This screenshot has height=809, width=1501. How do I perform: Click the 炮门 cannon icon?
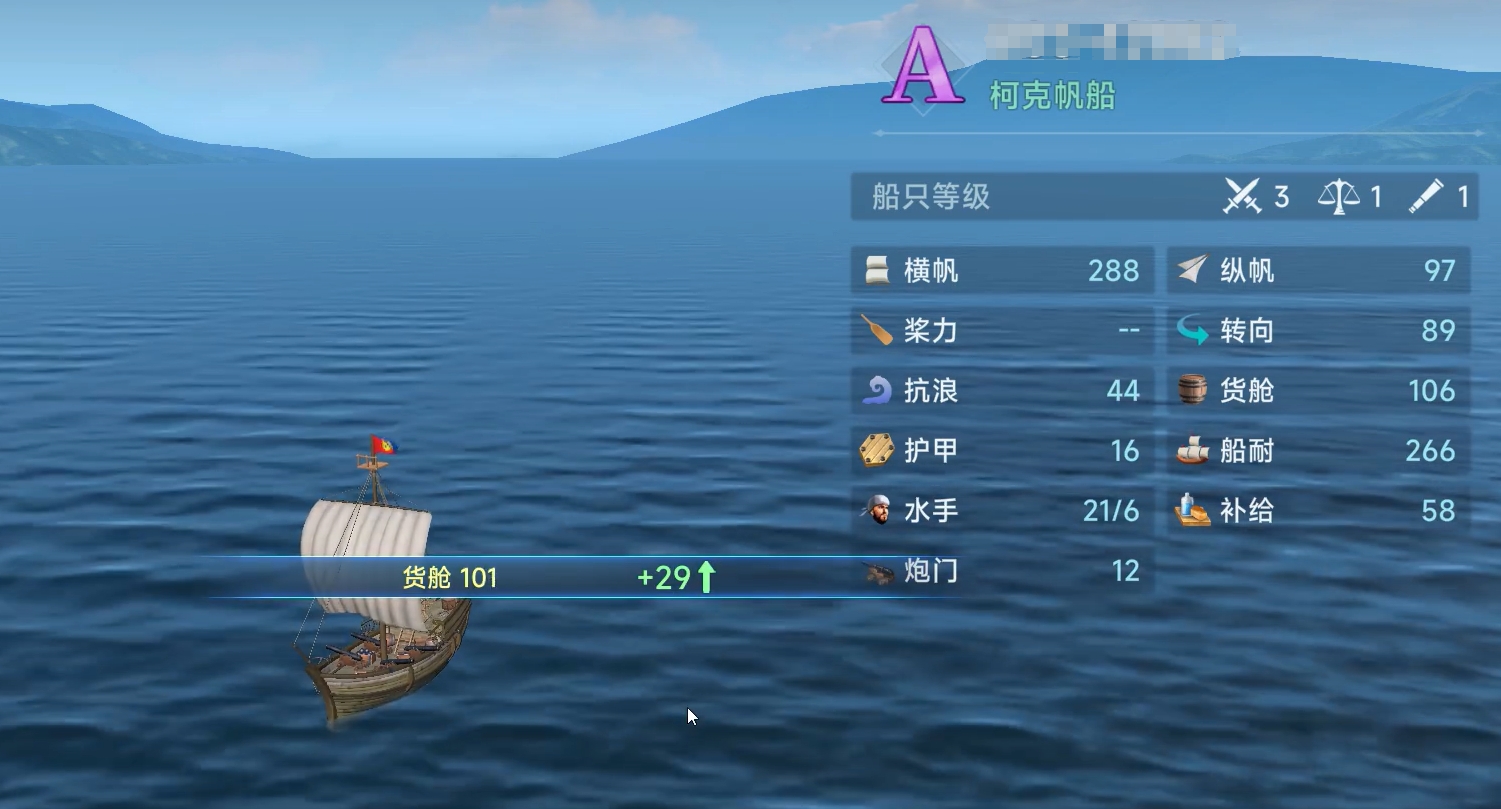(880, 571)
